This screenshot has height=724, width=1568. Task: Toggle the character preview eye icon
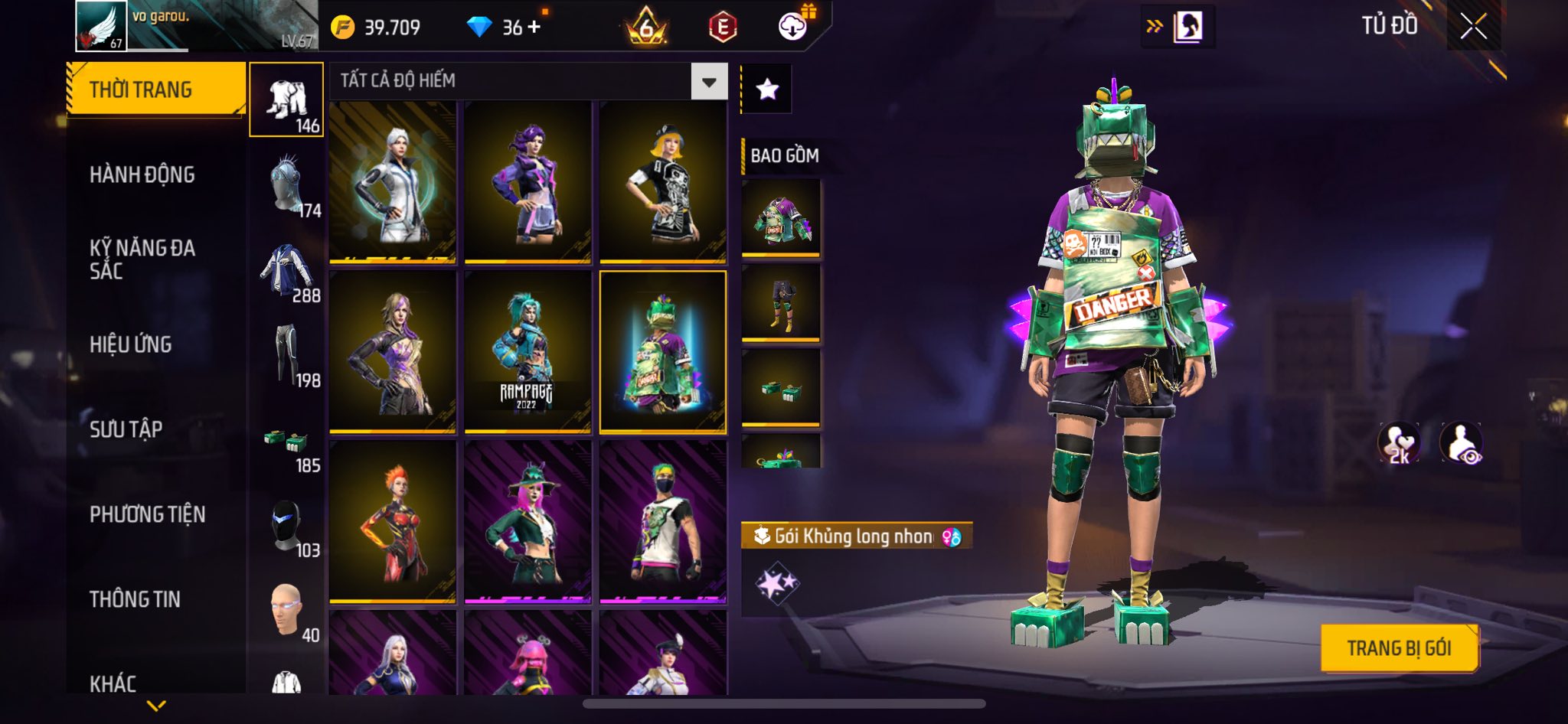coord(1461,443)
